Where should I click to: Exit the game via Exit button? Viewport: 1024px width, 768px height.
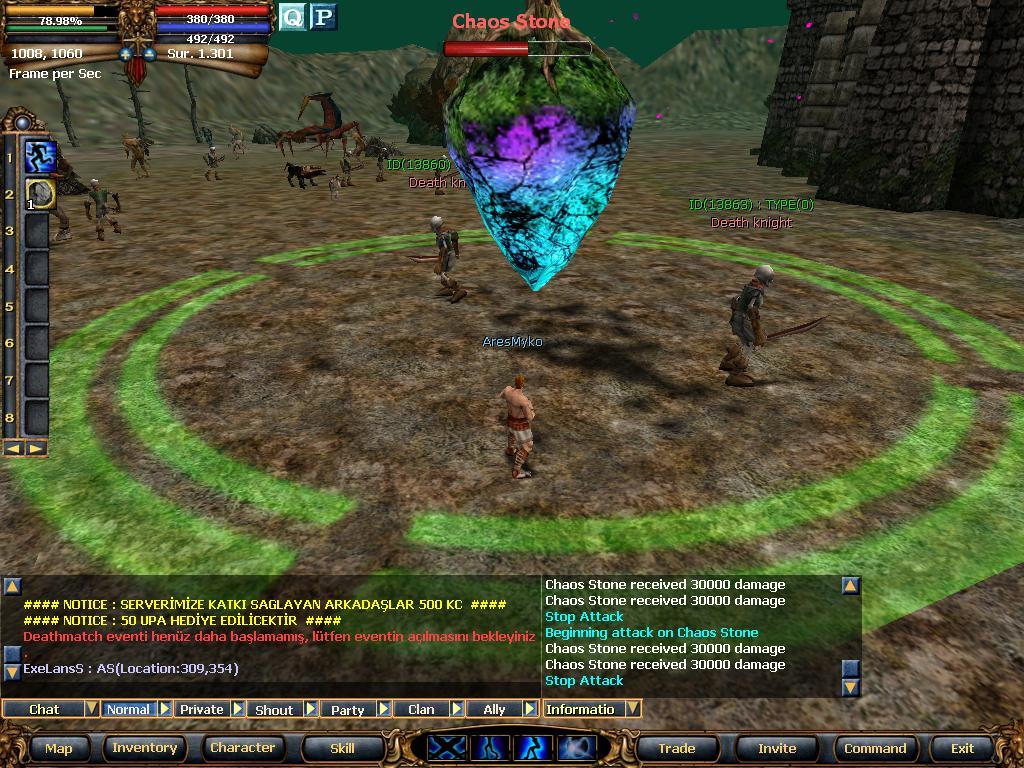pyautogui.click(x=962, y=748)
